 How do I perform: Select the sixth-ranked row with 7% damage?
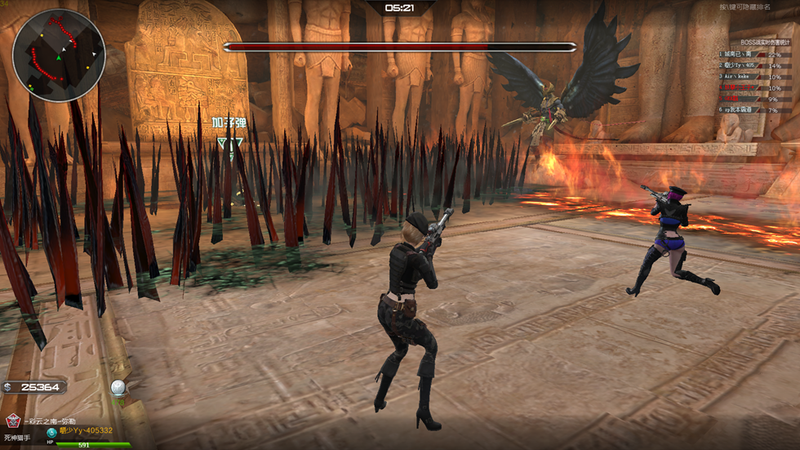coord(755,110)
